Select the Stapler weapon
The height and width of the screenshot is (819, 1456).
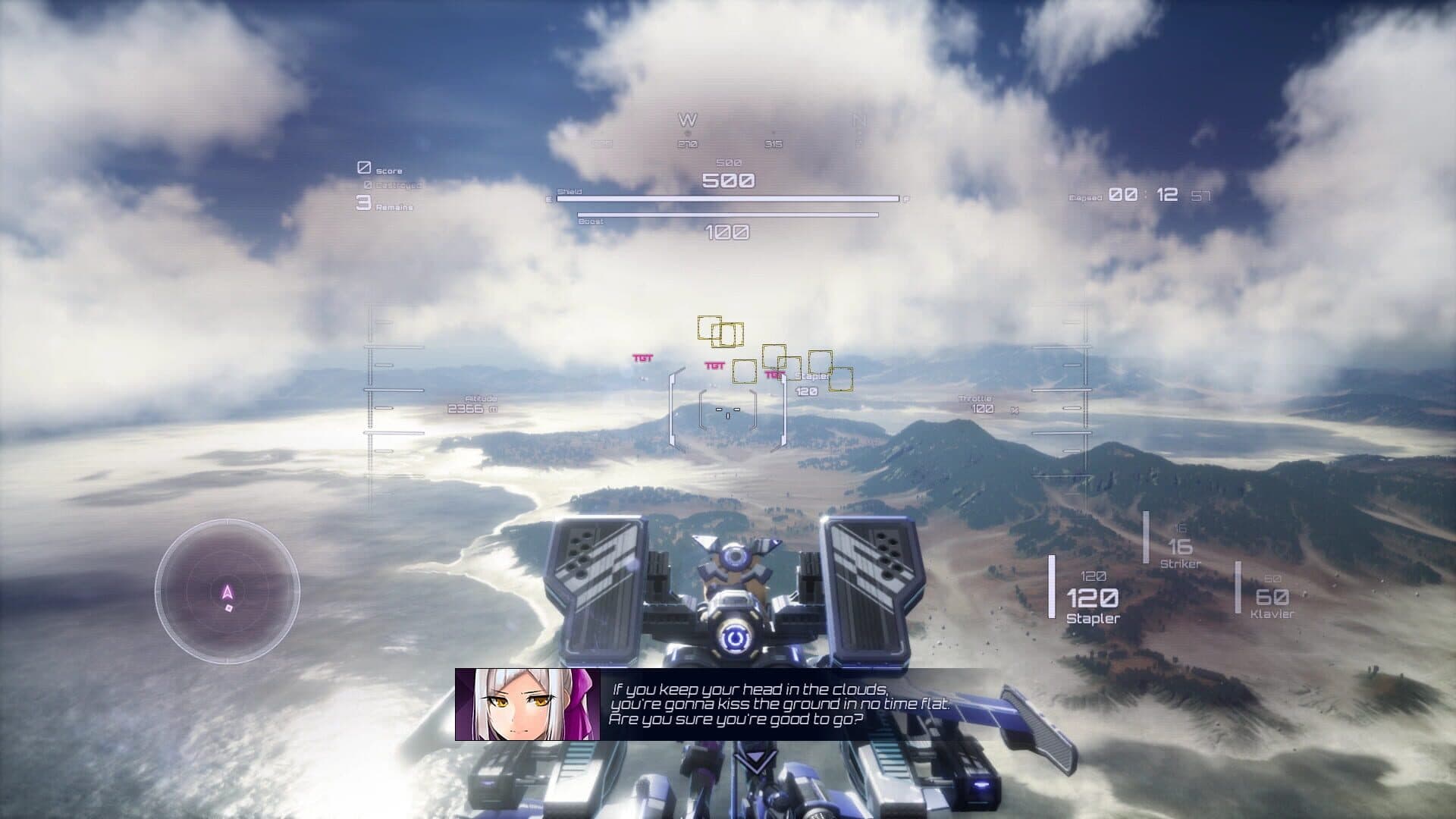coord(1093,601)
